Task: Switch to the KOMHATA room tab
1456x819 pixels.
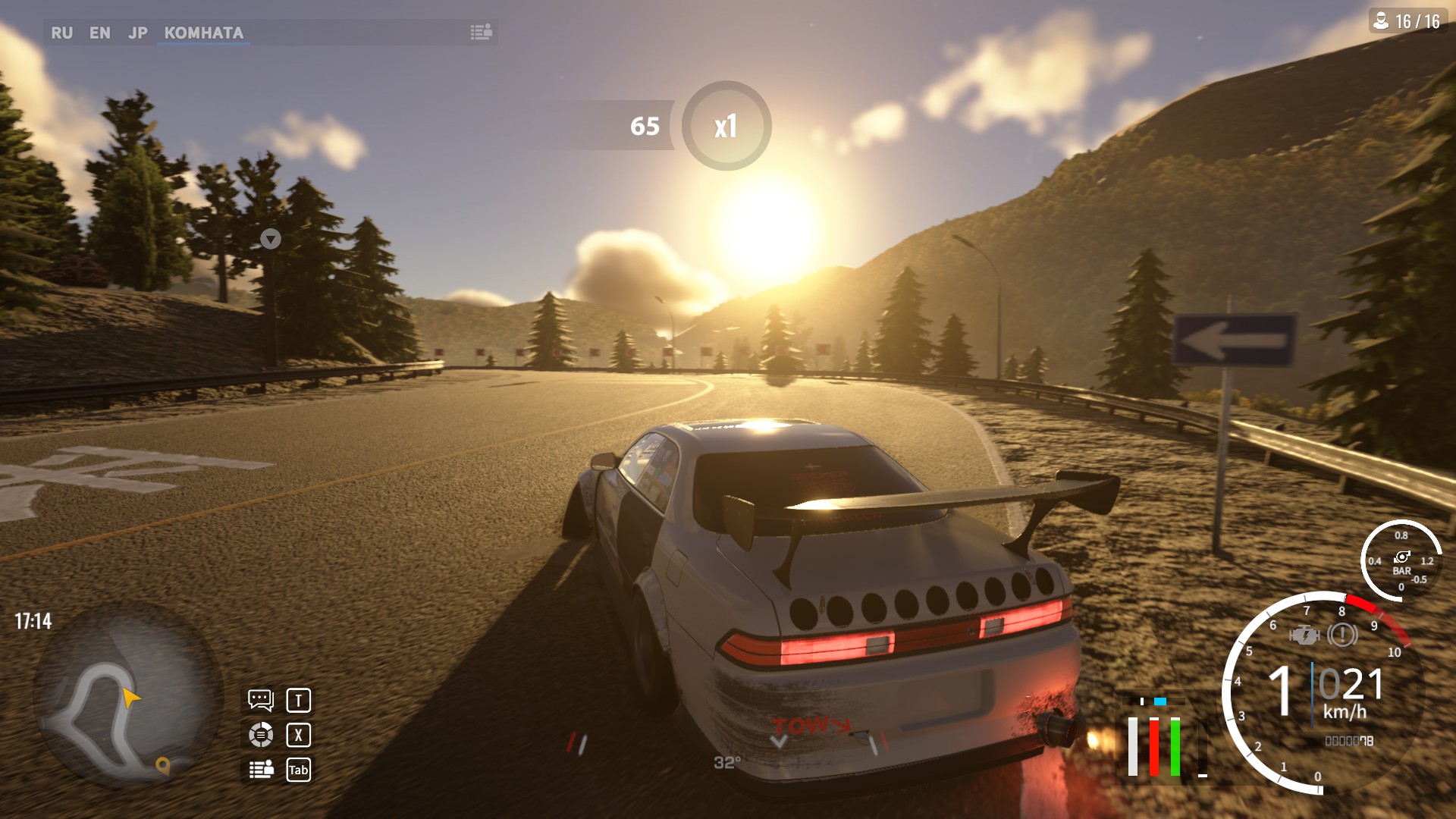Action: click(x=203, y=33)
